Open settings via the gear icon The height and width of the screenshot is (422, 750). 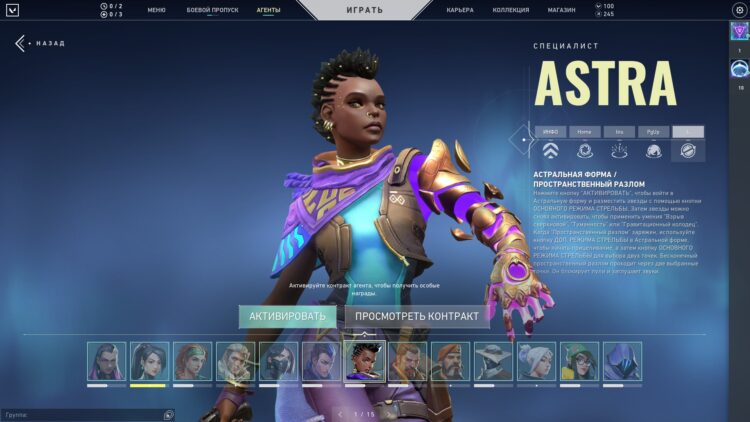pyautogui.click(x=739, y=10)
